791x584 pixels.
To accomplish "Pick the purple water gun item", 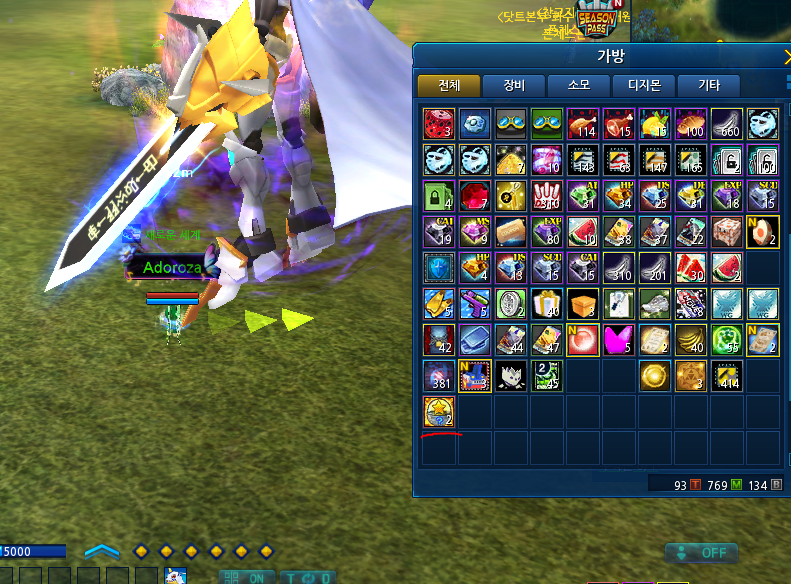I will point(476,303).
